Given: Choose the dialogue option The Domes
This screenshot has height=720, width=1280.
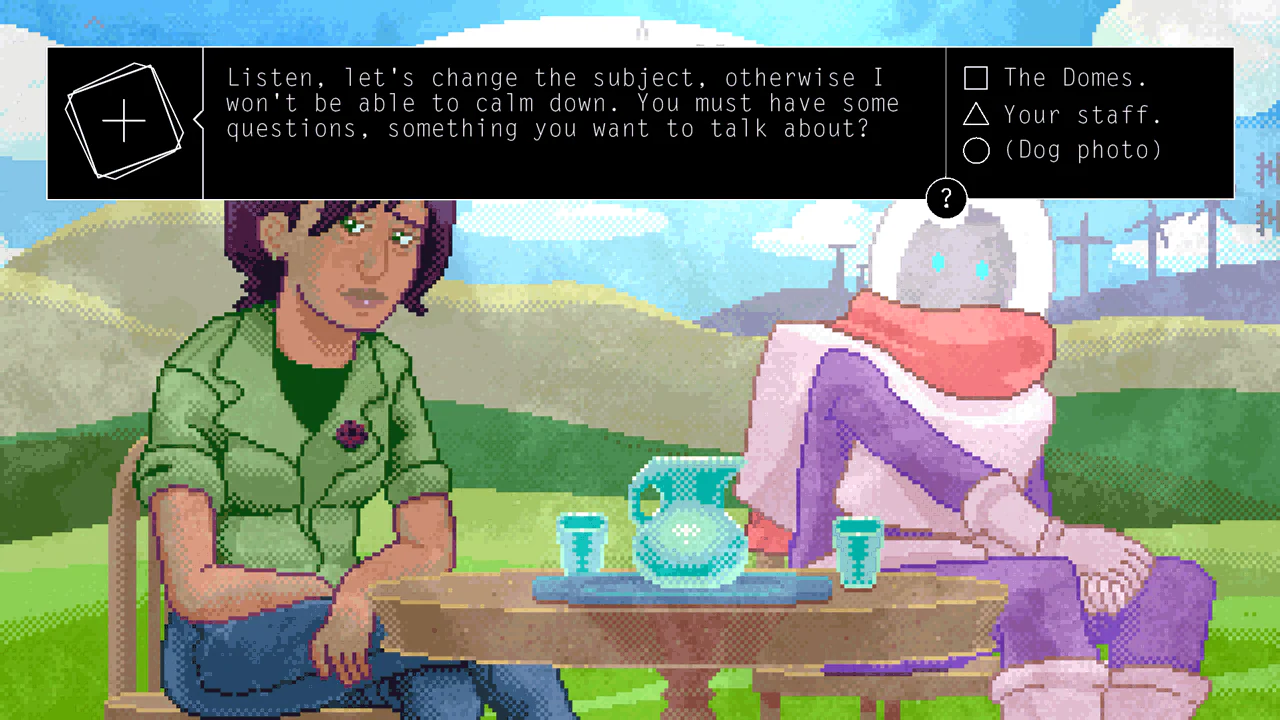Looking at the screenshot, I should click(1077, 78).
